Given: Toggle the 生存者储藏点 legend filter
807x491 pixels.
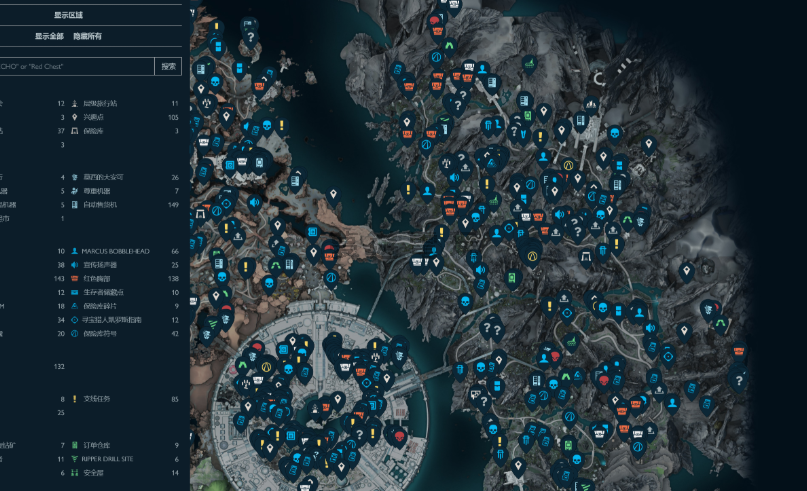Looking at the screenshot, I should 105,292.
